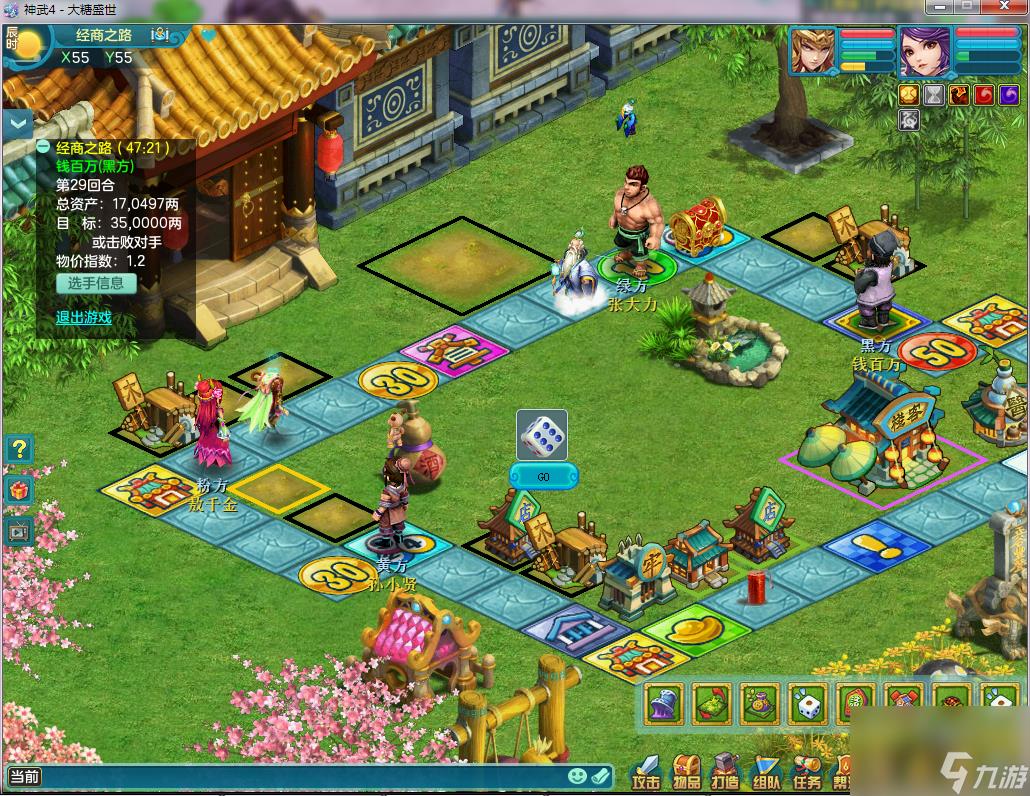Click the blonde hero portrait
Screen dimensions: 1030x796
[812, 51]
